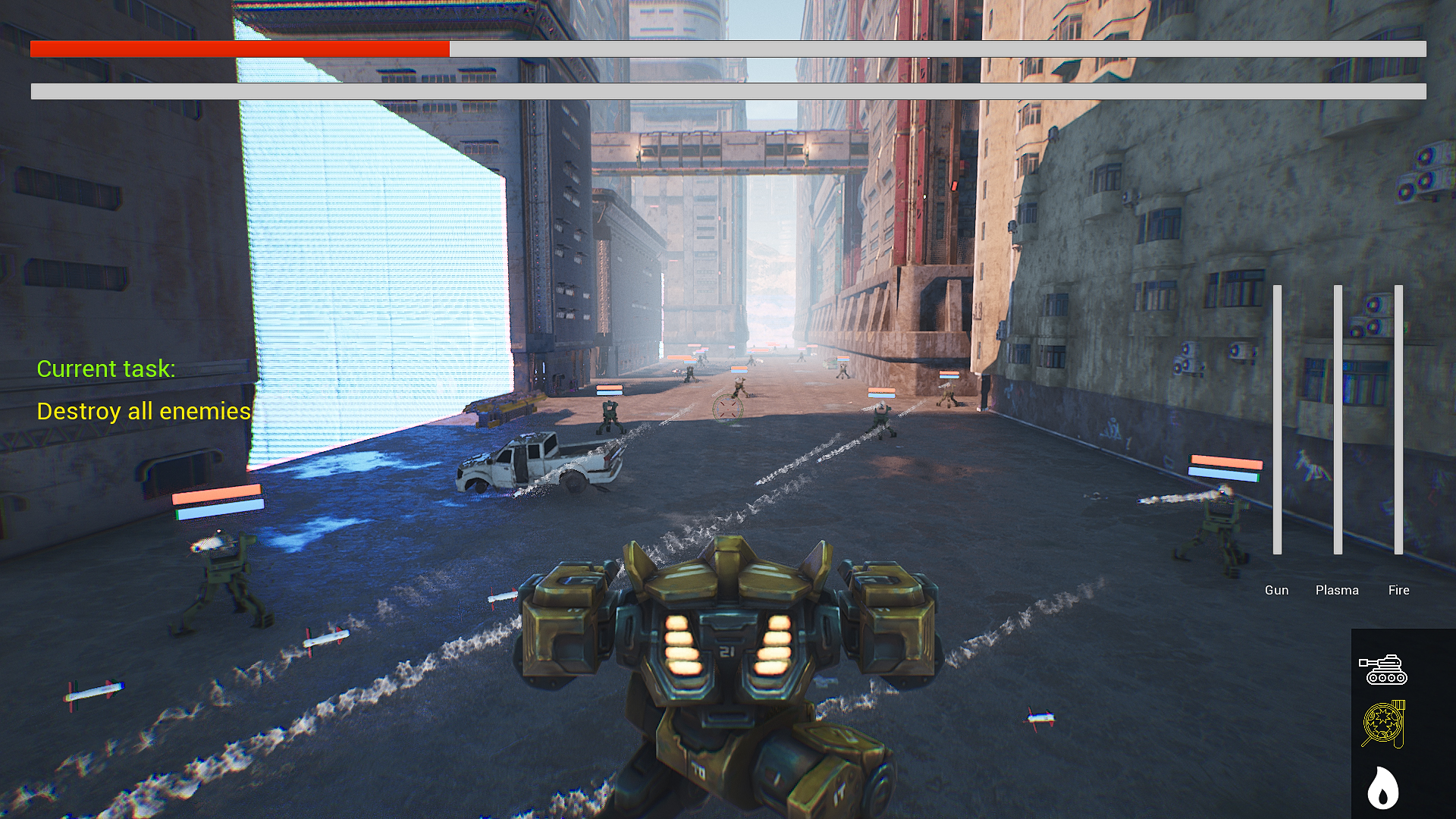Click the 'Gun' weapon label
Screen dimensions: 1456x819
(x=1277, y=590)
